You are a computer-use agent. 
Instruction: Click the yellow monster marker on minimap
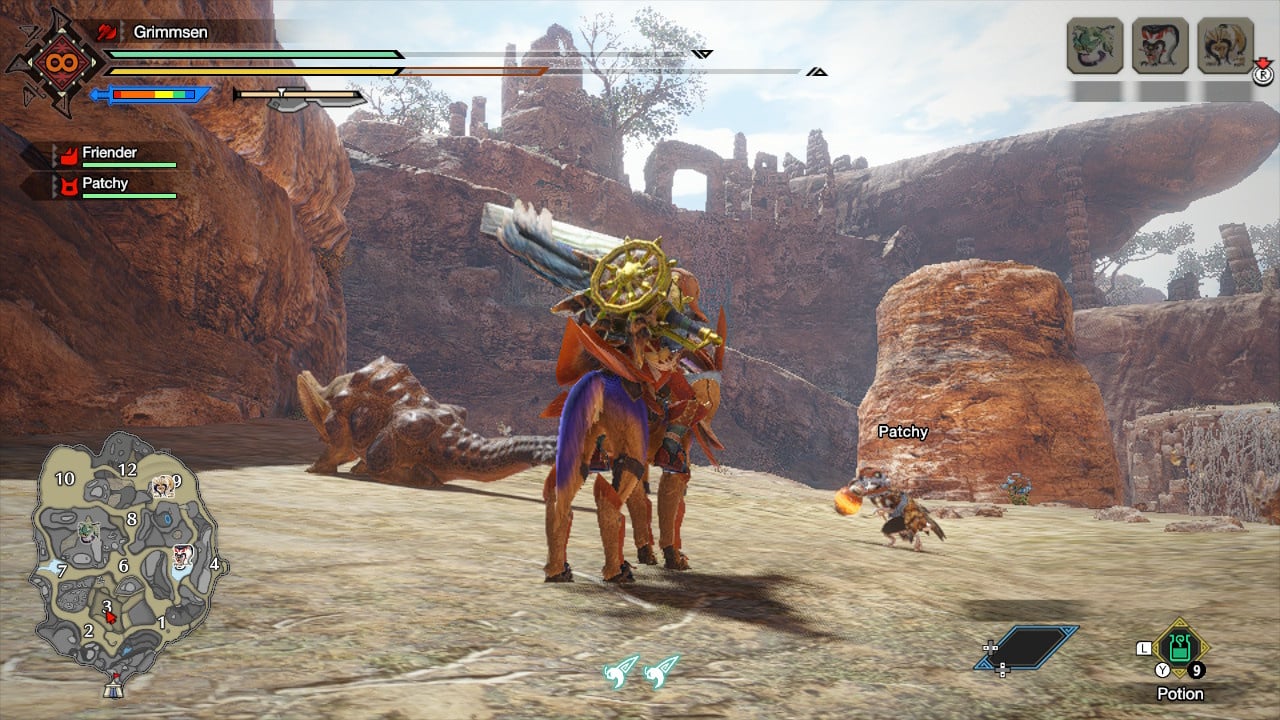point(162,487)
